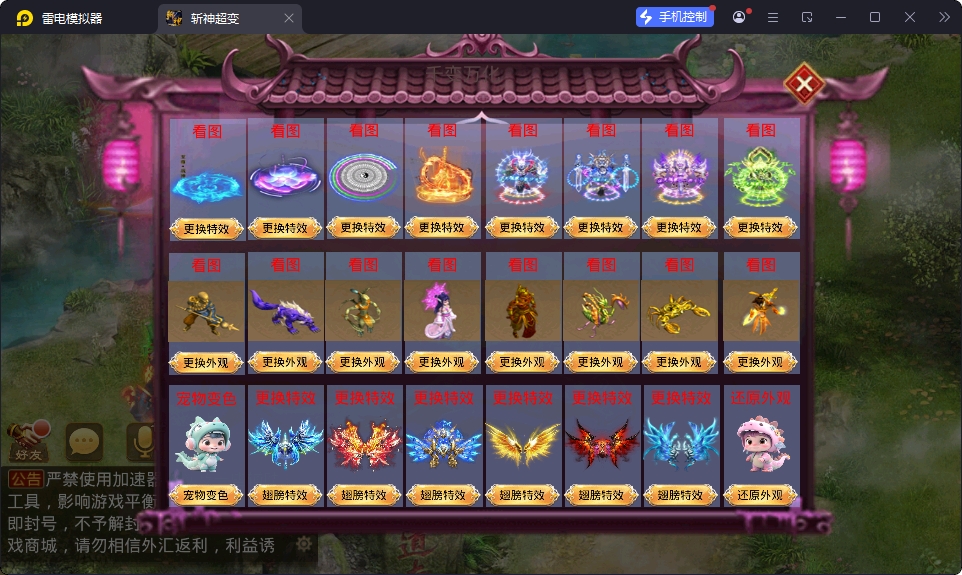Preview the golden staff warrior via 看图
This screenshot has height=575, width=962.
[207, 265]
